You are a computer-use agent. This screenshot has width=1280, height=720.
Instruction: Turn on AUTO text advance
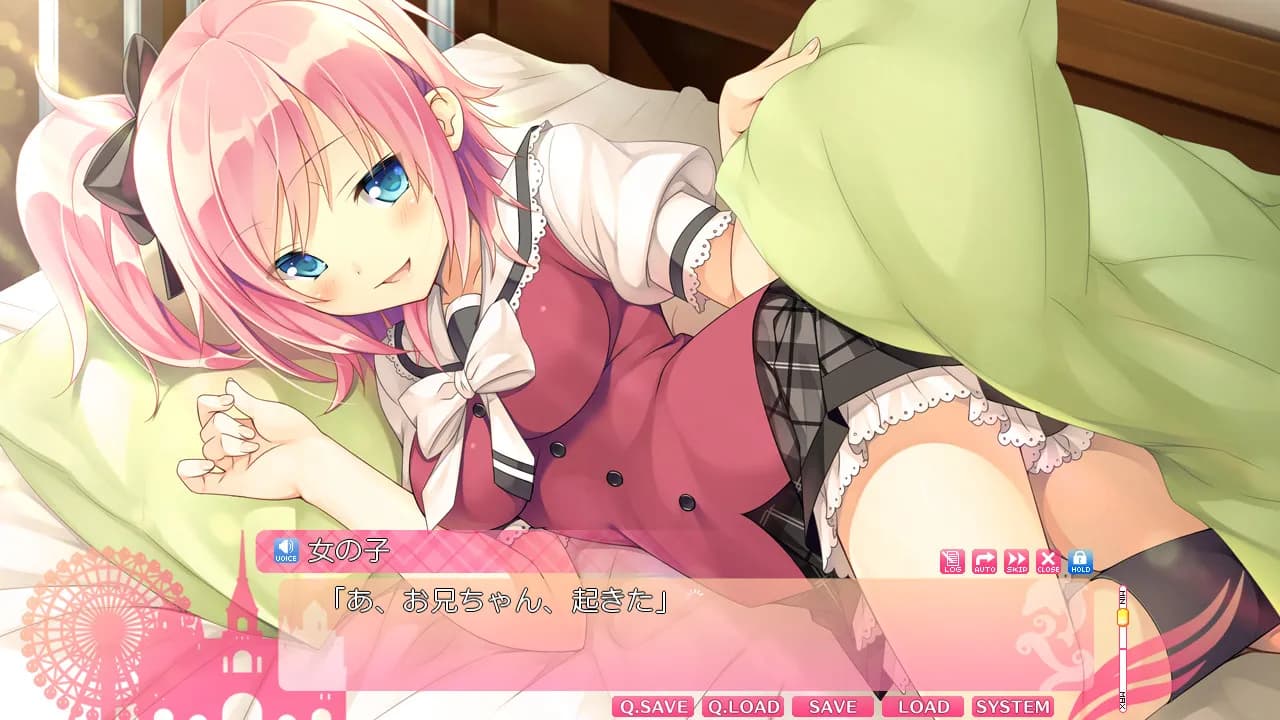984,562
